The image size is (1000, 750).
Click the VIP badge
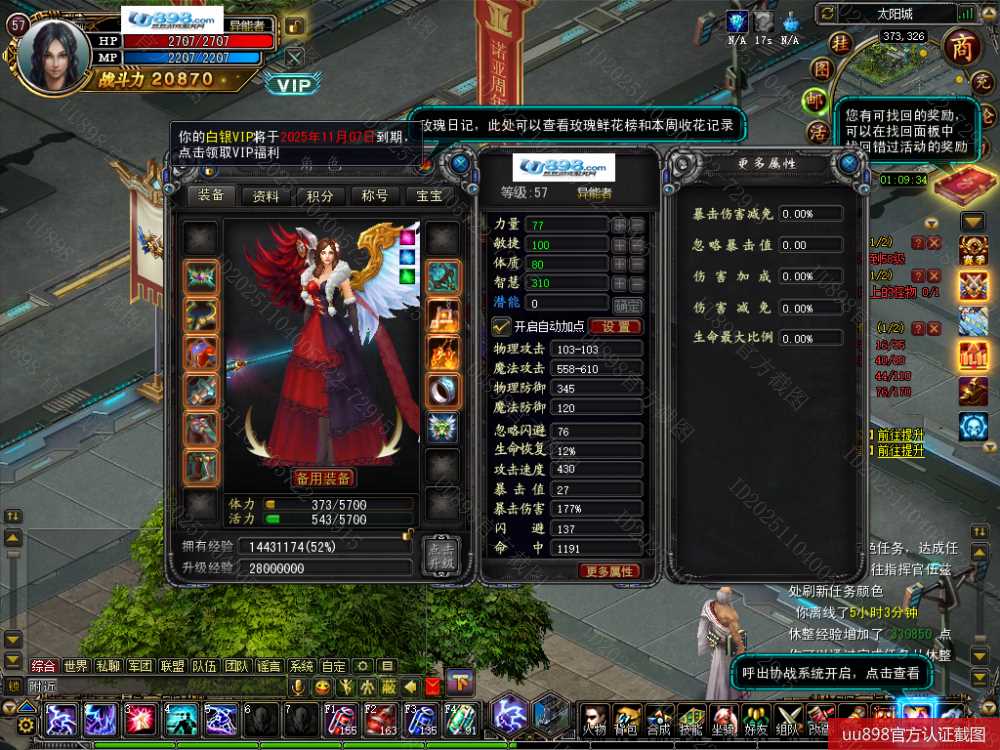(294, 85)
